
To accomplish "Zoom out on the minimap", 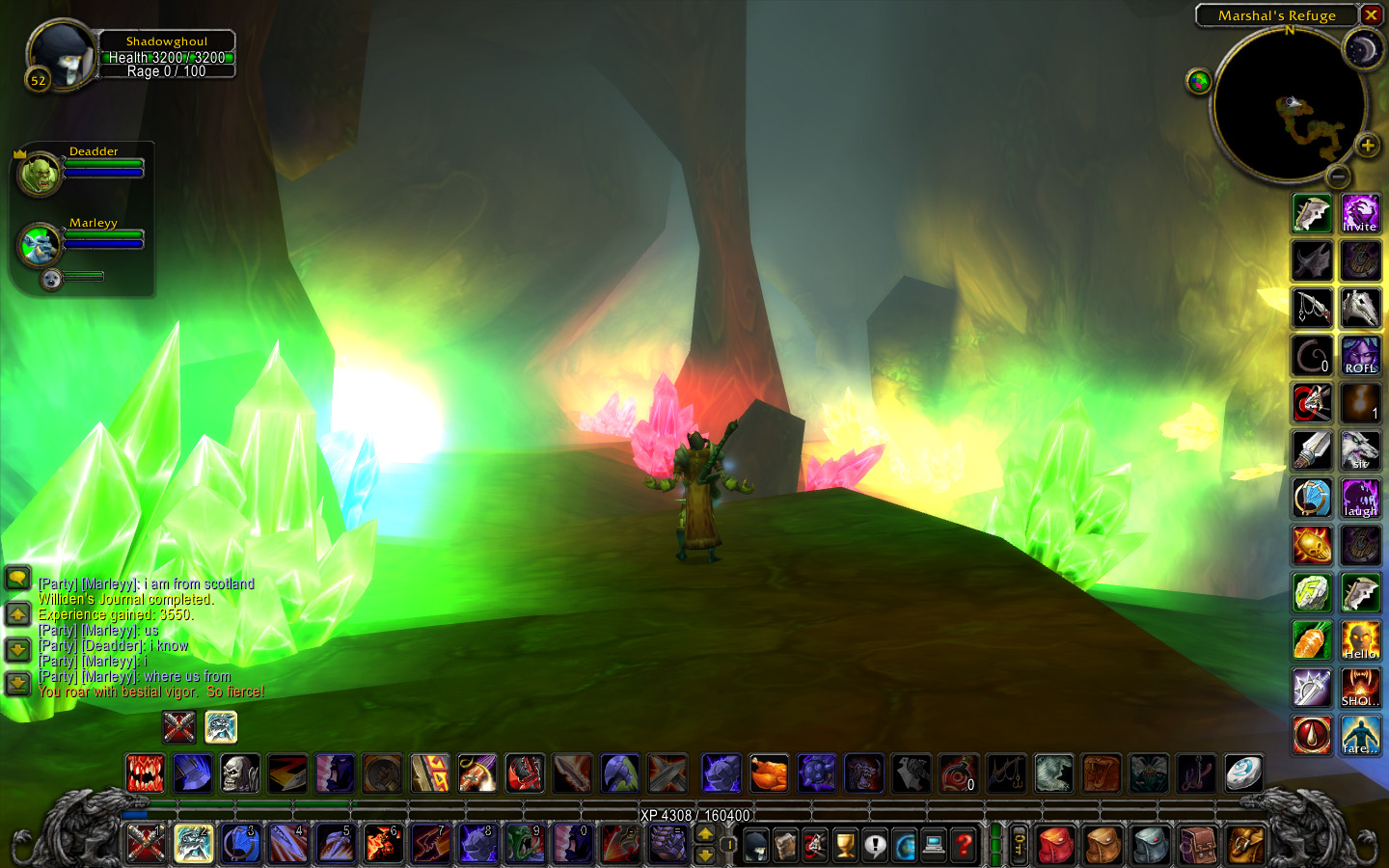I will (1337, 176).
